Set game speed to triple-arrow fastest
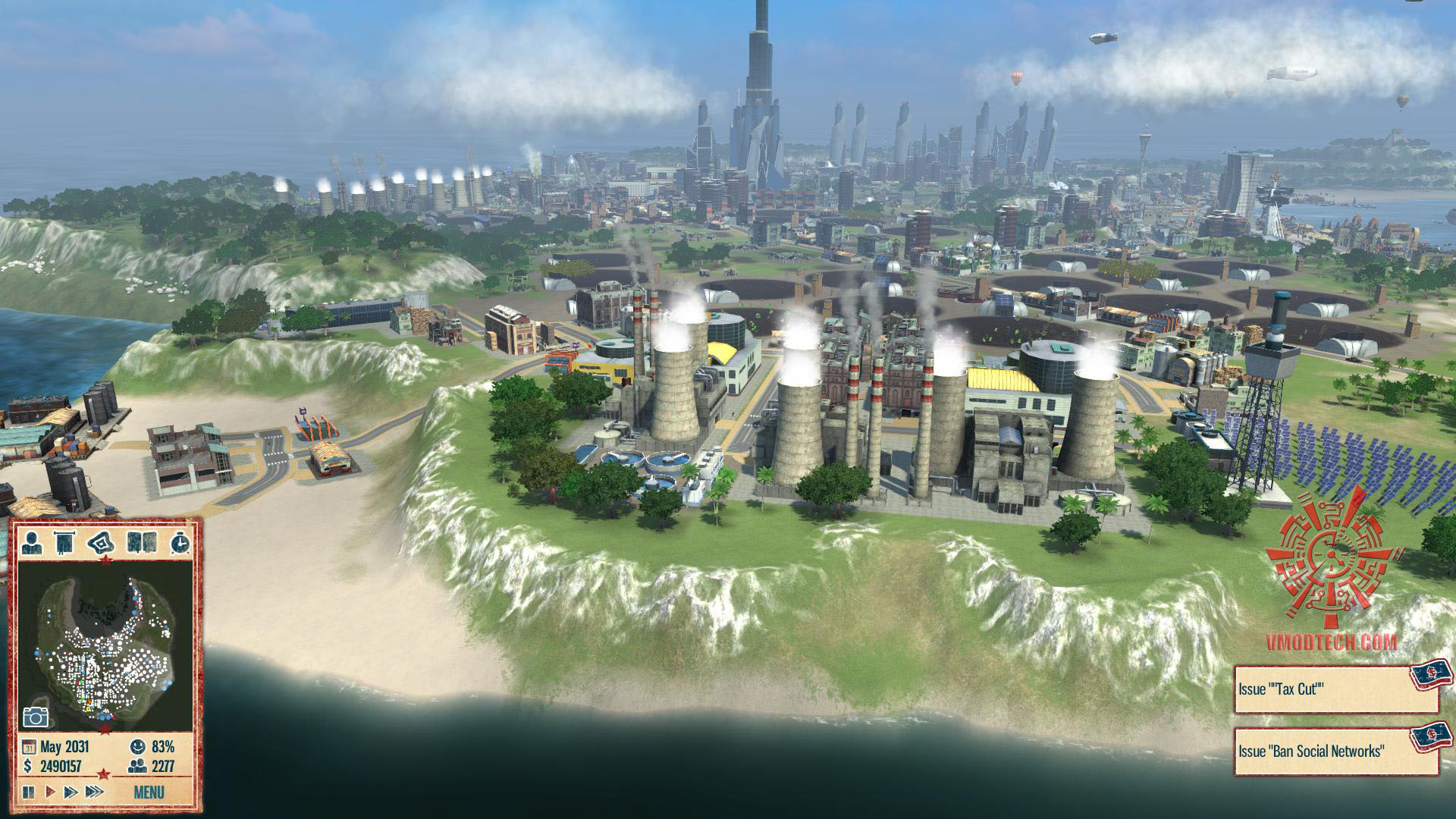The width and height of the screenshot is (1456, 819). pos(94,792)
